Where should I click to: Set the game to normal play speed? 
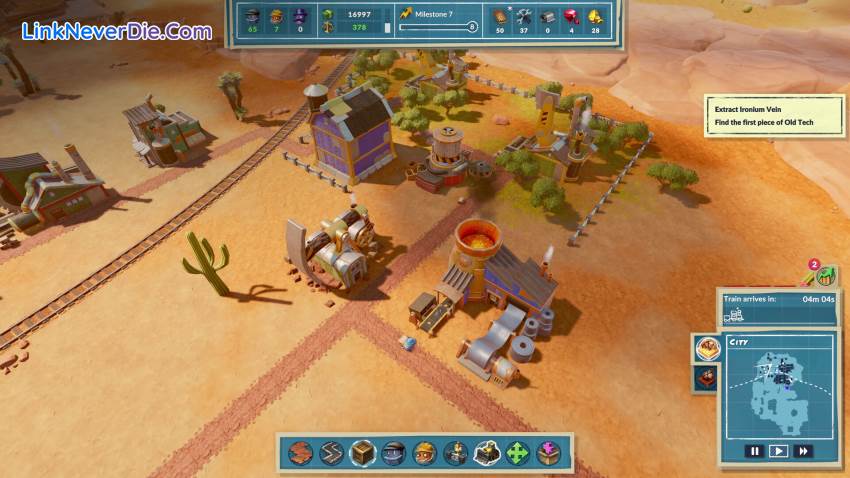(778, 452)
